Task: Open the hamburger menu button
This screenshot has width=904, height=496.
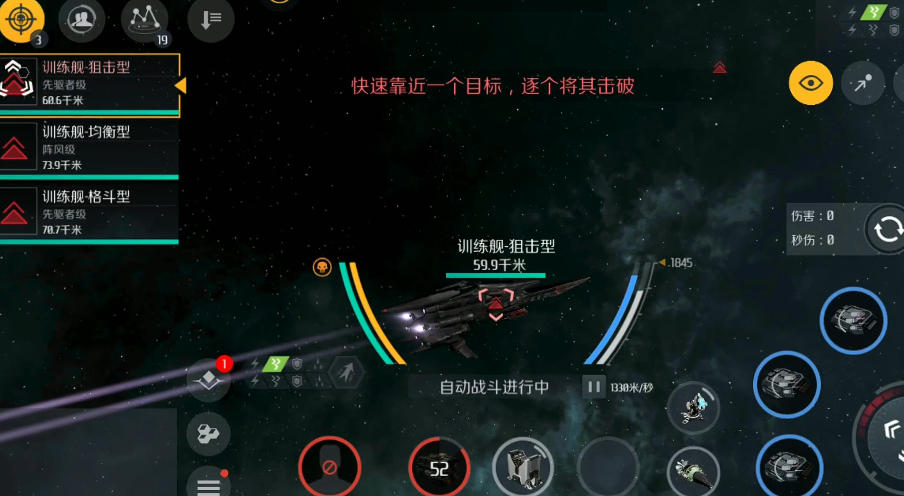Action: pyautogui.click(x=208, y=486)
